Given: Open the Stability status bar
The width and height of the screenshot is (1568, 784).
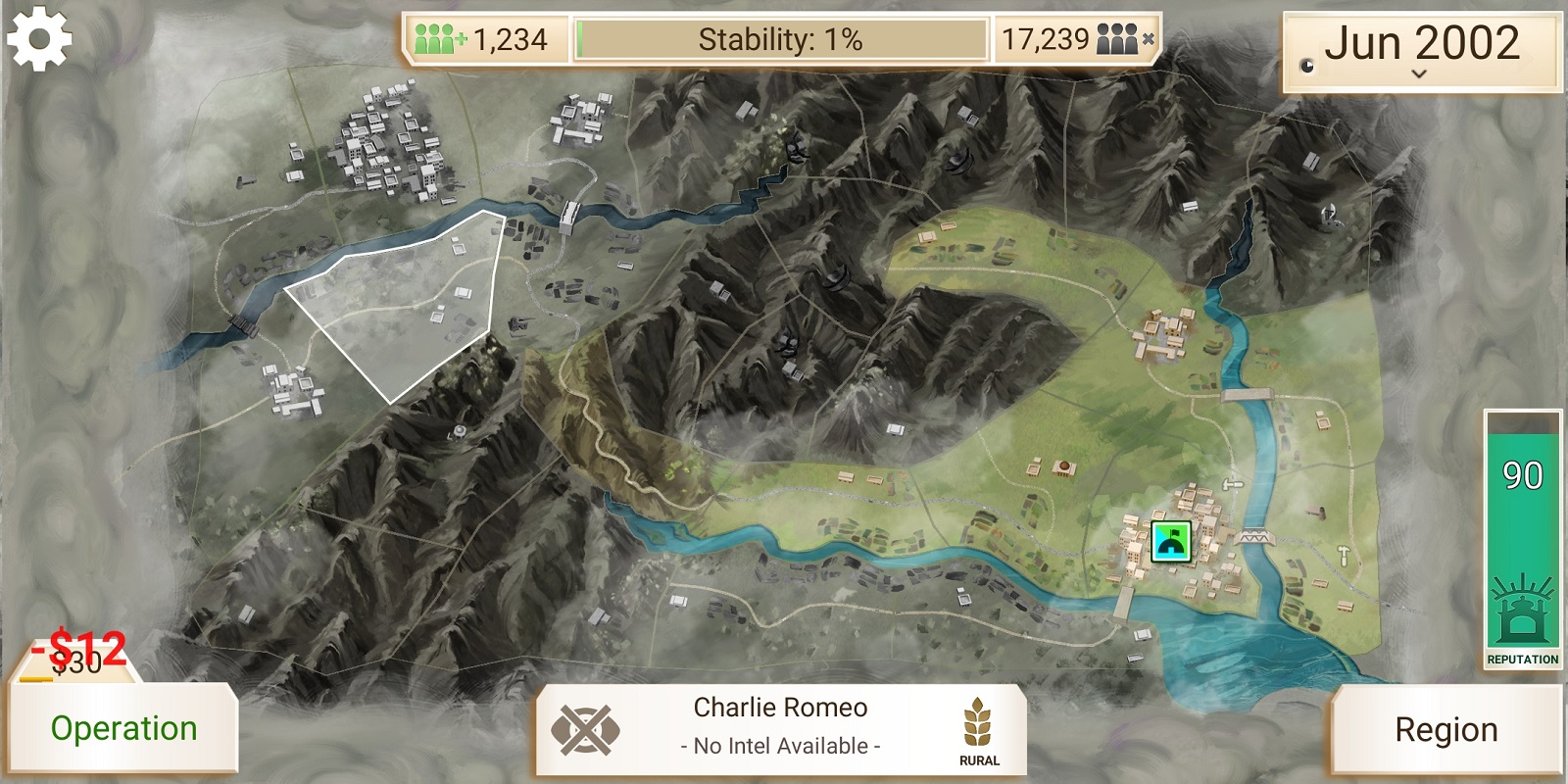Looking at the screenshot, I should point(780,40).
